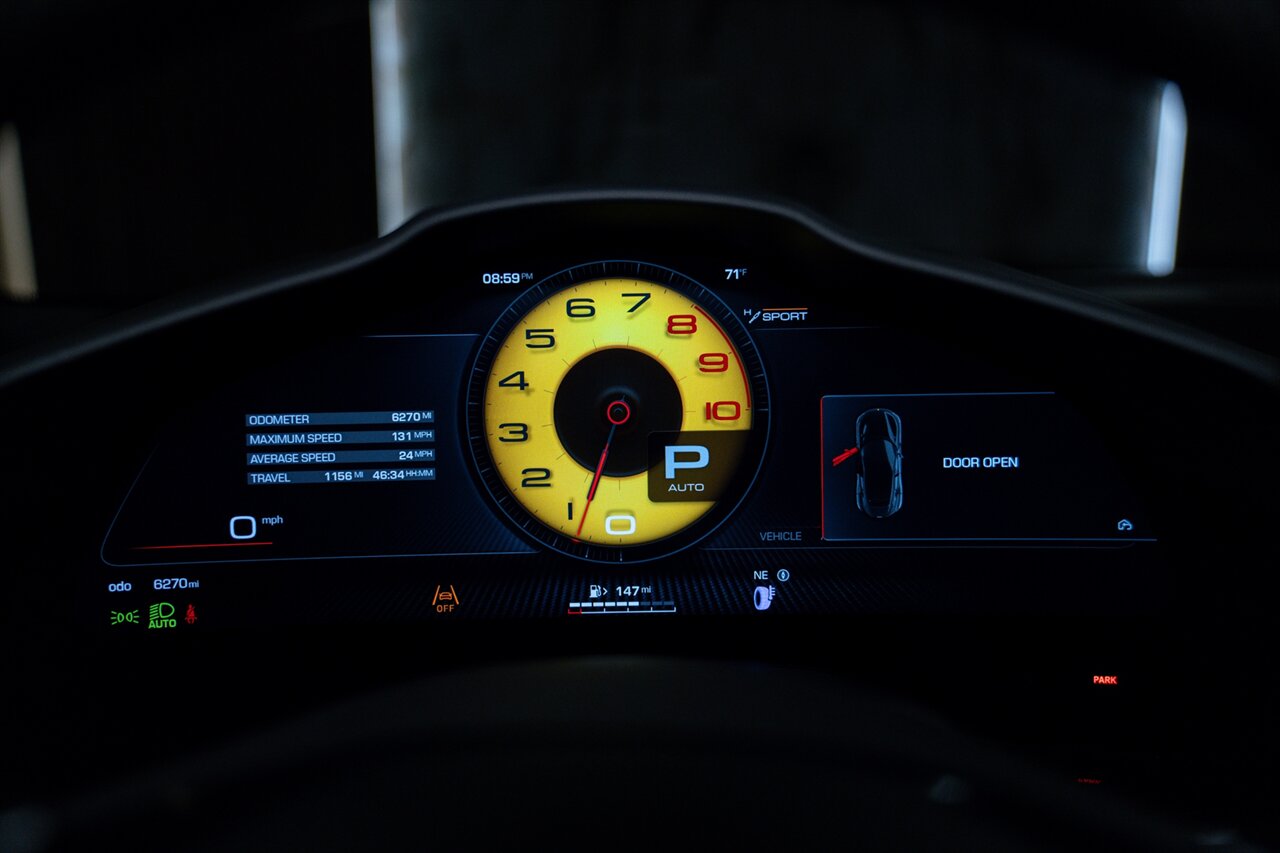Toggle the AUTO headlight indicator
The height and width of the screenshot is (853, 1280).
162,615
